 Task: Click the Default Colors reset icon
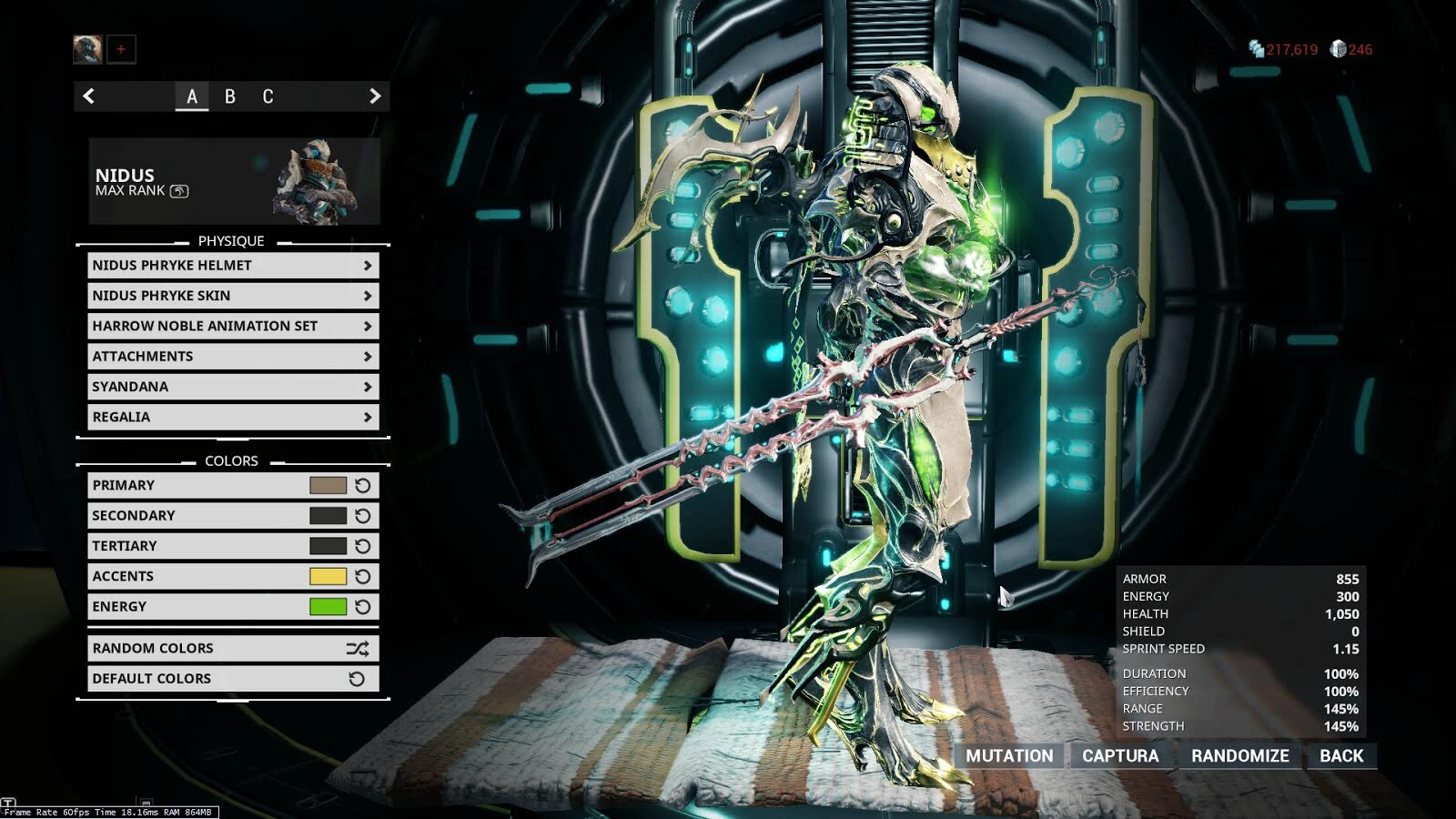click(x=357, y=678)
